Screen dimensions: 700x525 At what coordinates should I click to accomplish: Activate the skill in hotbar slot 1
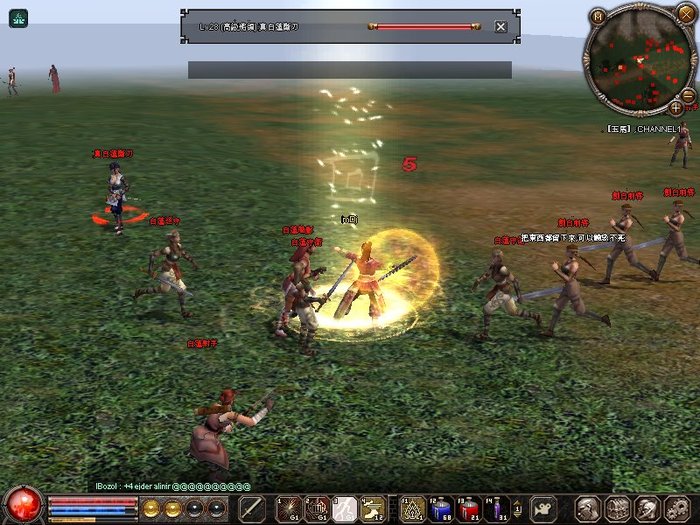[289, 507]
